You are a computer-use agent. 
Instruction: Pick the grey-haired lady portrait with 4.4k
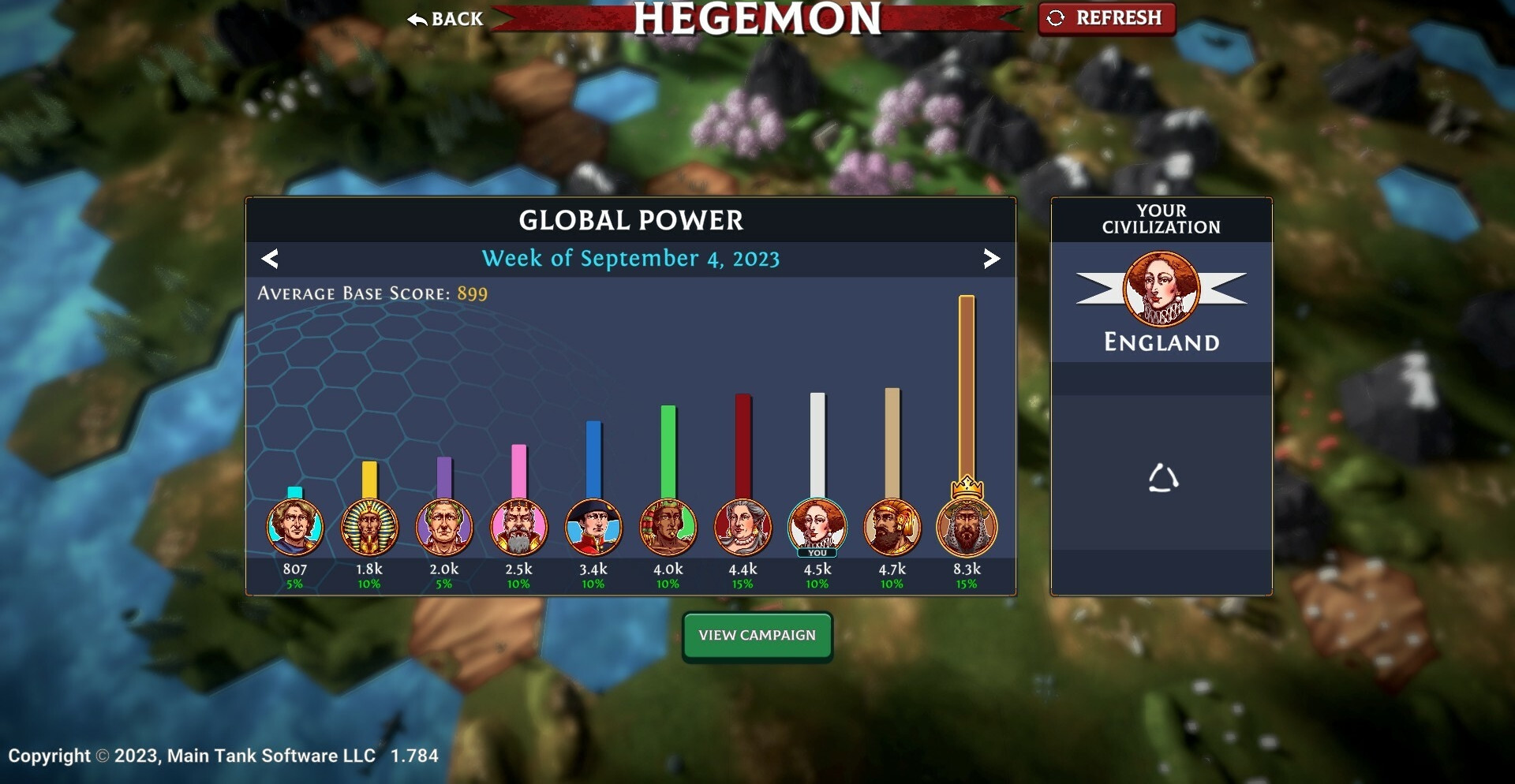pos(743,527)
